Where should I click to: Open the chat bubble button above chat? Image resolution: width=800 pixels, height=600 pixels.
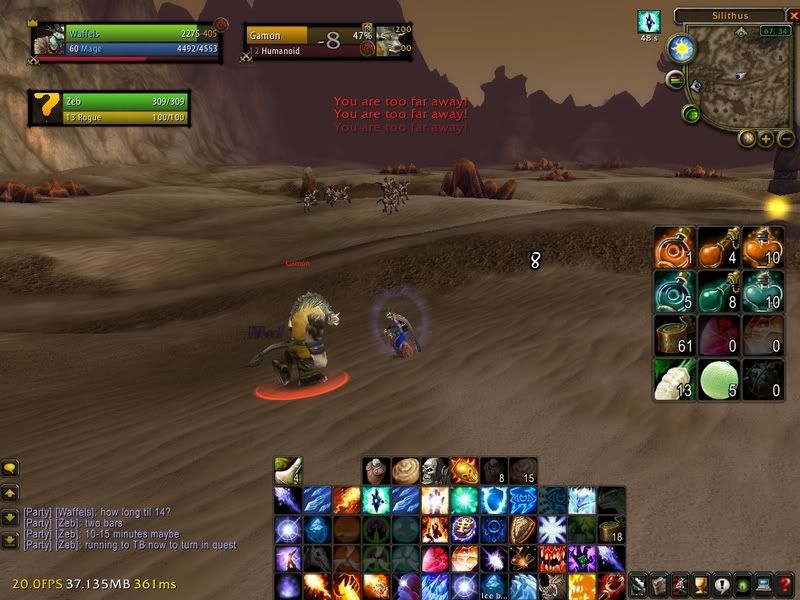coord(11,467)
